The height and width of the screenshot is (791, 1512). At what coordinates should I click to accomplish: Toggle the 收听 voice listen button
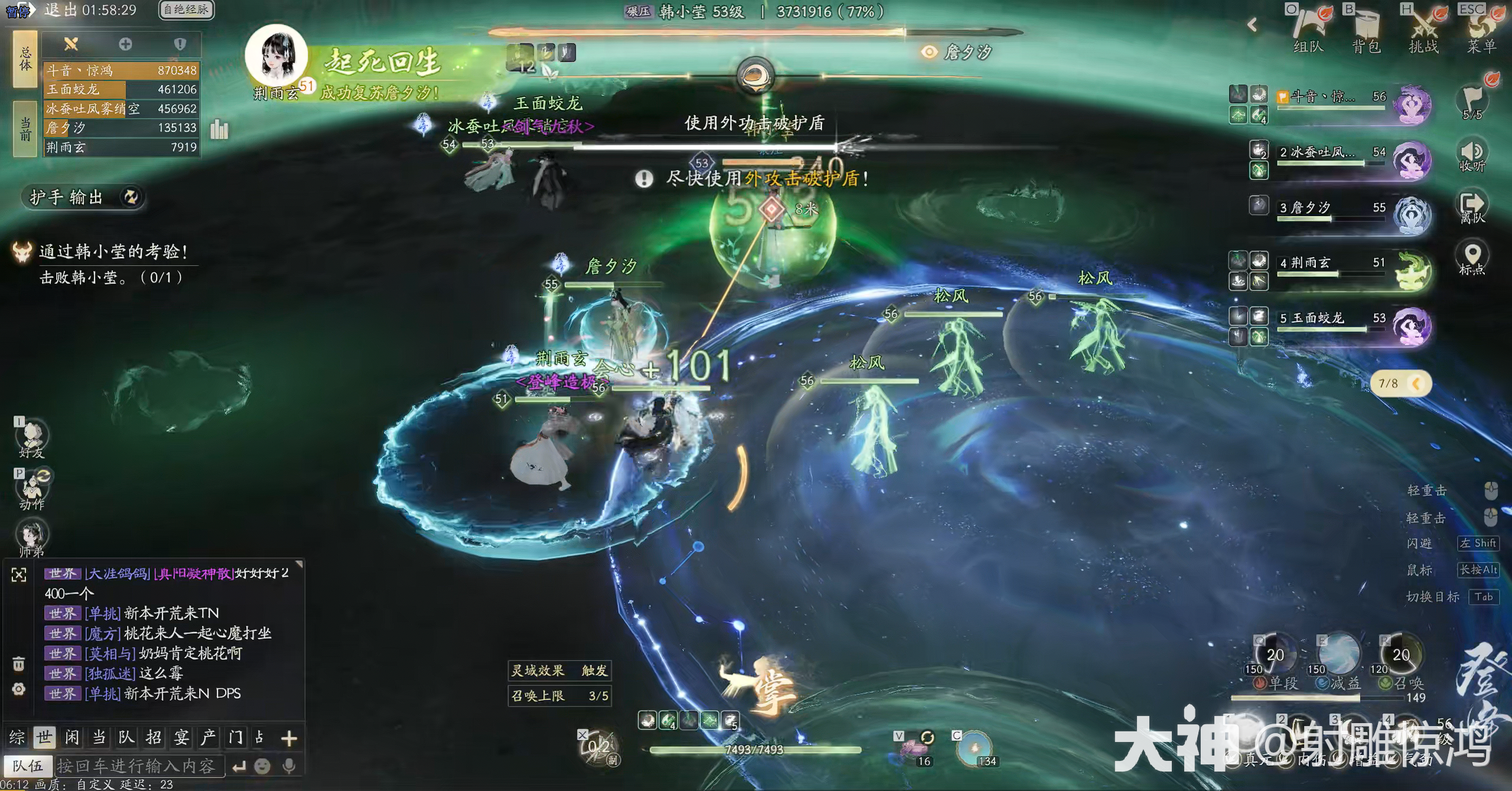1472,155
